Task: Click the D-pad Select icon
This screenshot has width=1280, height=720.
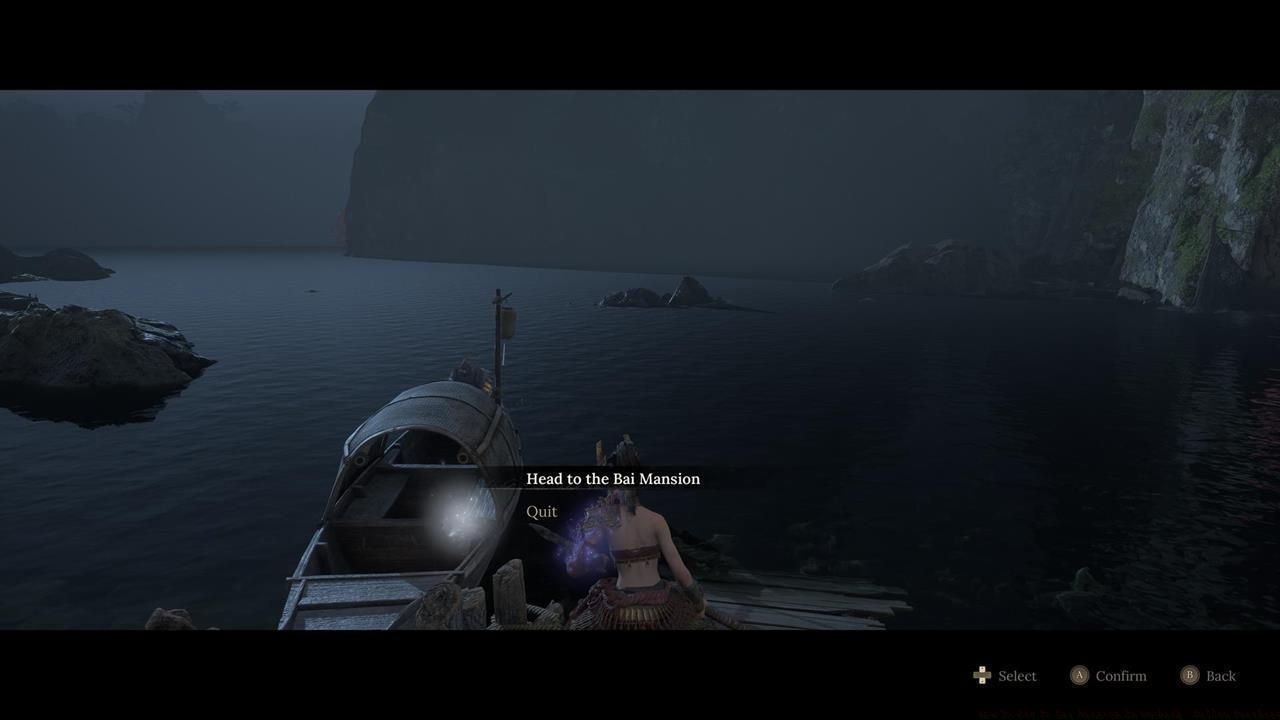Action: (981, 675)
